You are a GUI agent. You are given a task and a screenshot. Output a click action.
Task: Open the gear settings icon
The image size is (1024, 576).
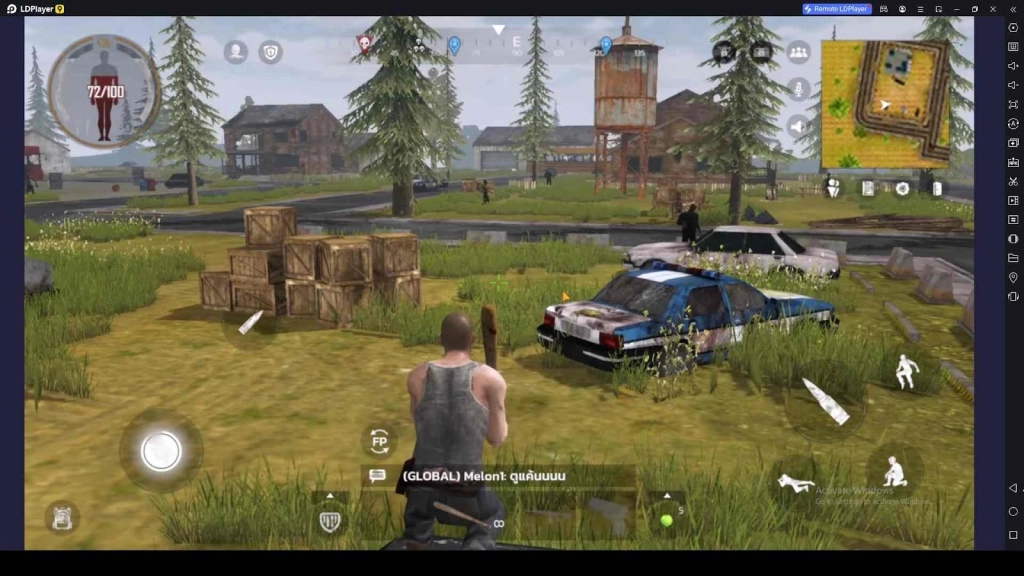[902, 187]
